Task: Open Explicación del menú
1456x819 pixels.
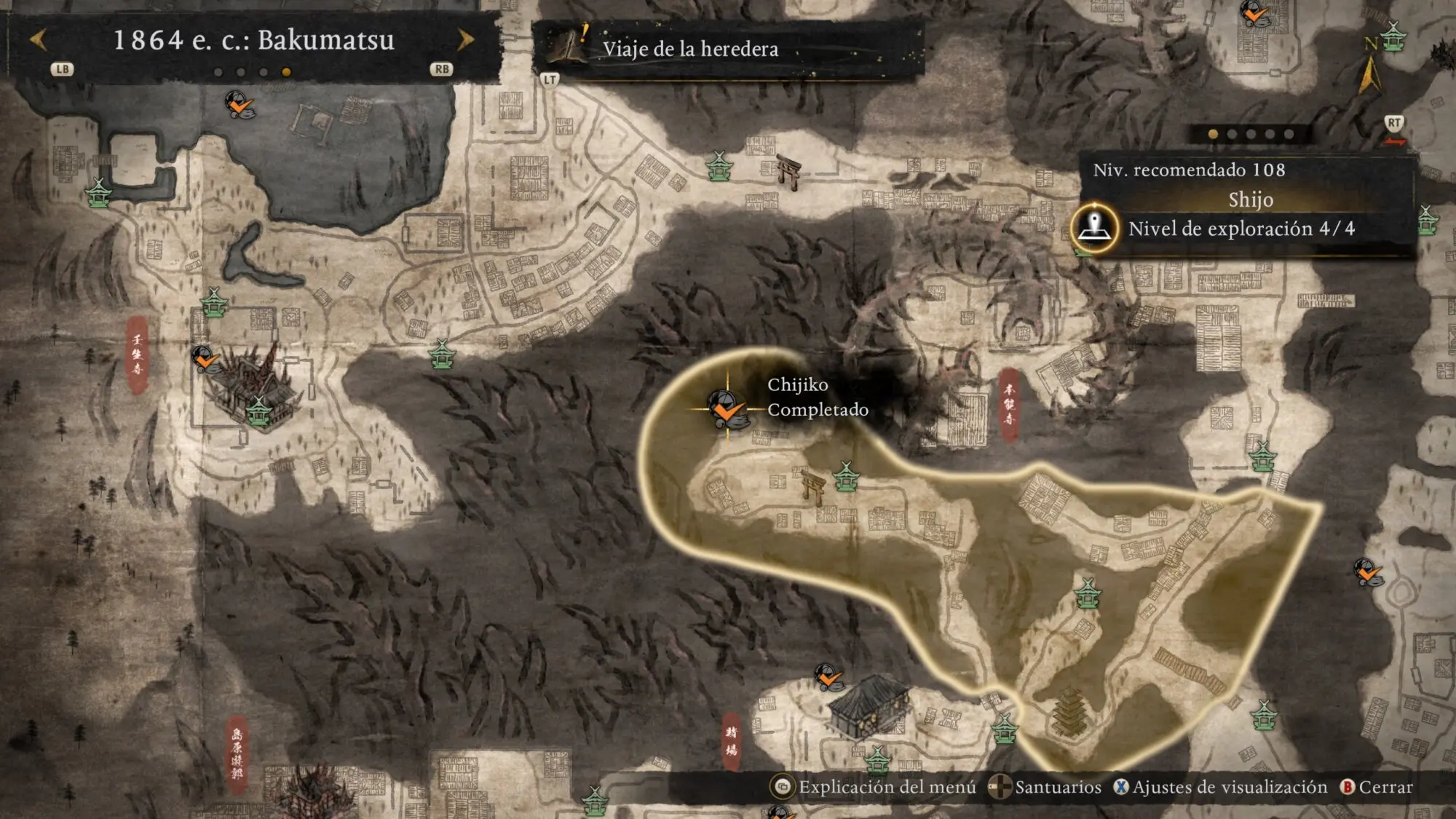Action: [x=874, y=787]
